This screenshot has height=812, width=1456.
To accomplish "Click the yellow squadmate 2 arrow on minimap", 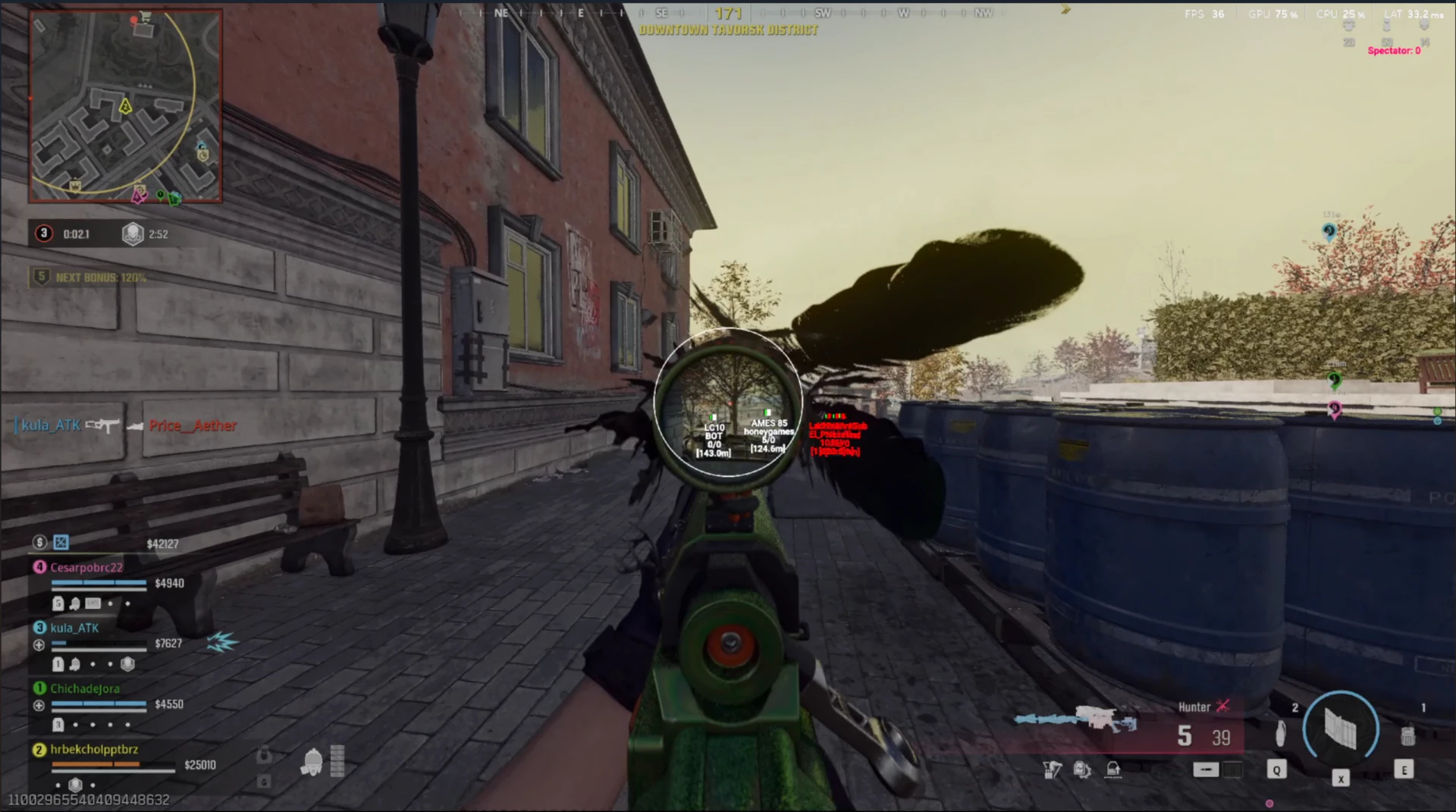I will point(125,107).
